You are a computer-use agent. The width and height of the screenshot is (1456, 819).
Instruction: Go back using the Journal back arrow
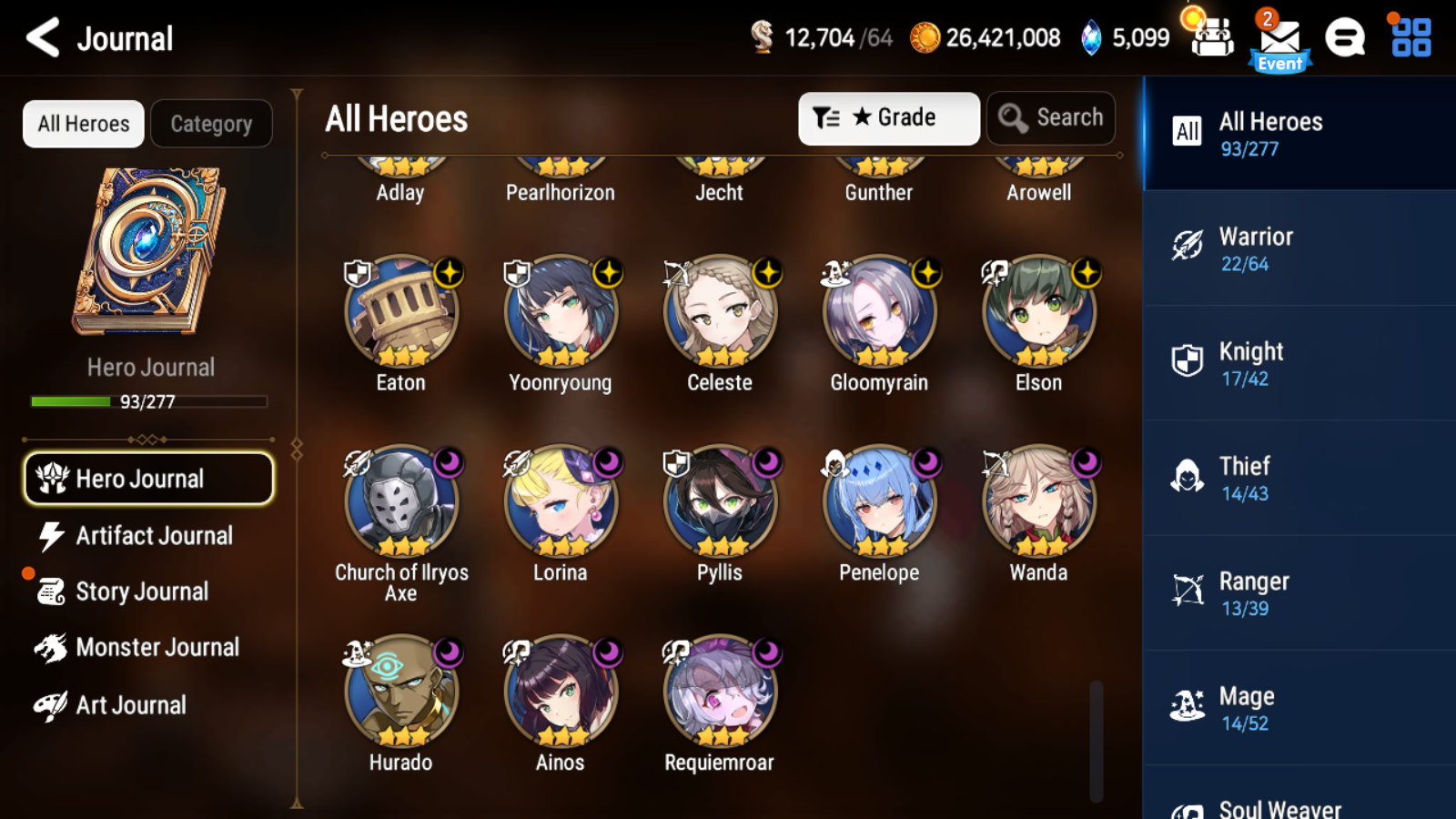[41, 38]
